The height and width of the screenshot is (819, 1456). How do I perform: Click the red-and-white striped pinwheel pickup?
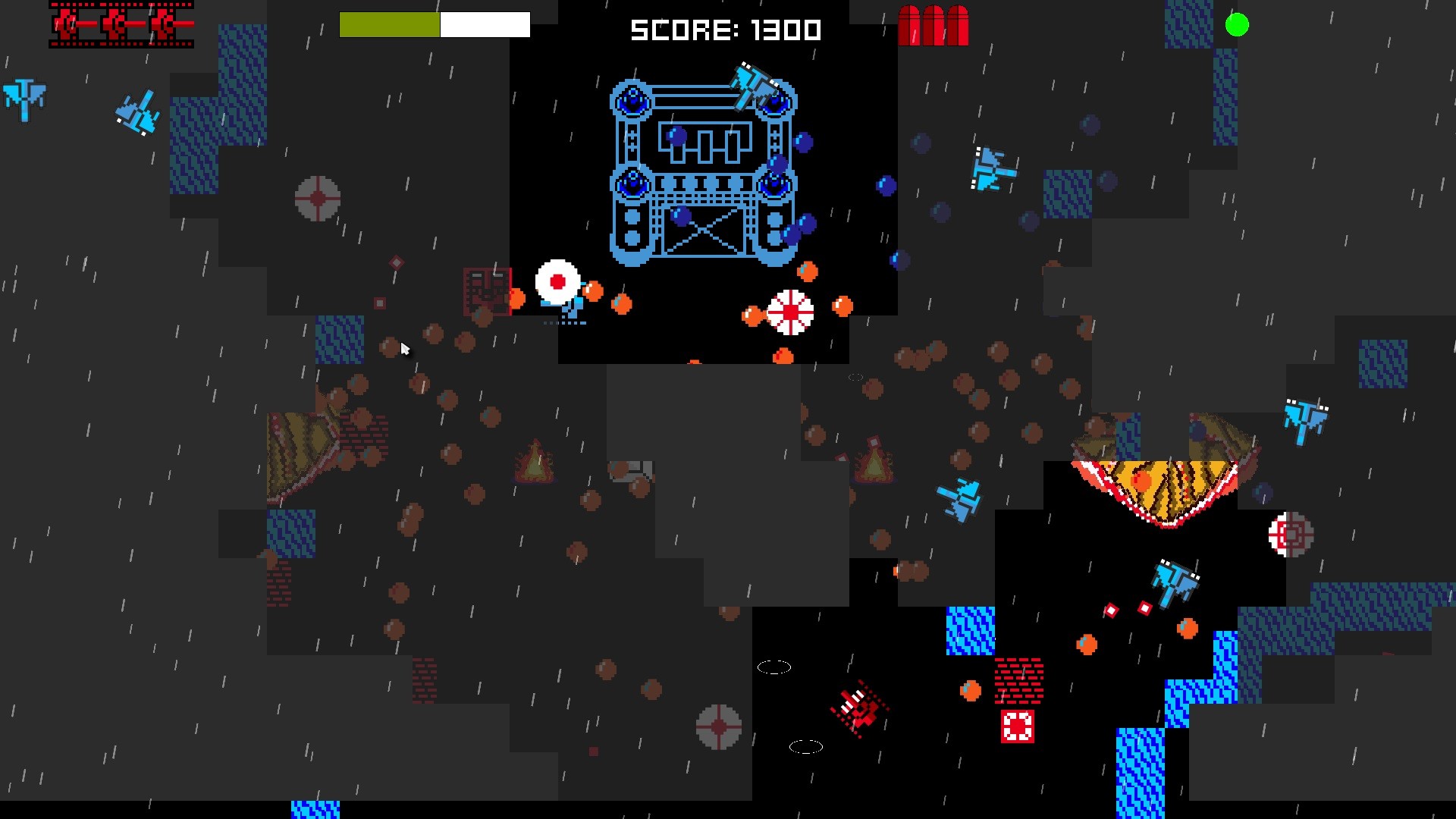(792, 311)
